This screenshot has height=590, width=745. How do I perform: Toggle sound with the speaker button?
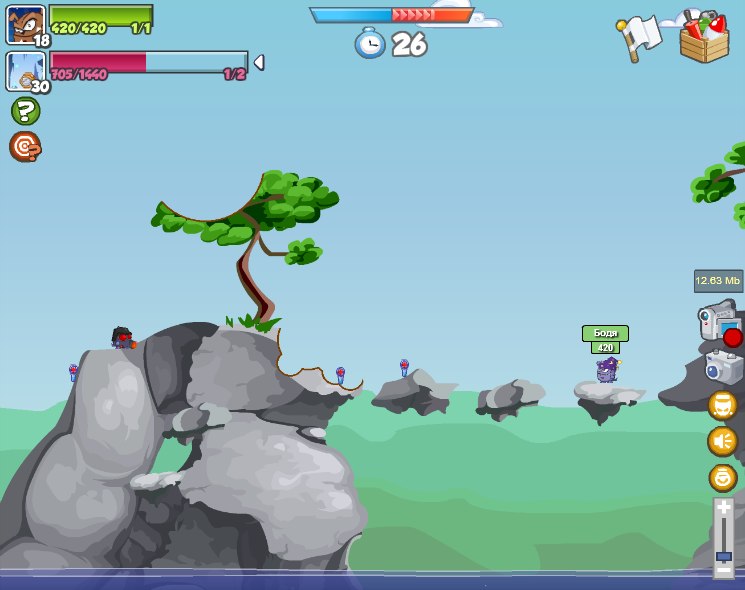pos(722,441)
